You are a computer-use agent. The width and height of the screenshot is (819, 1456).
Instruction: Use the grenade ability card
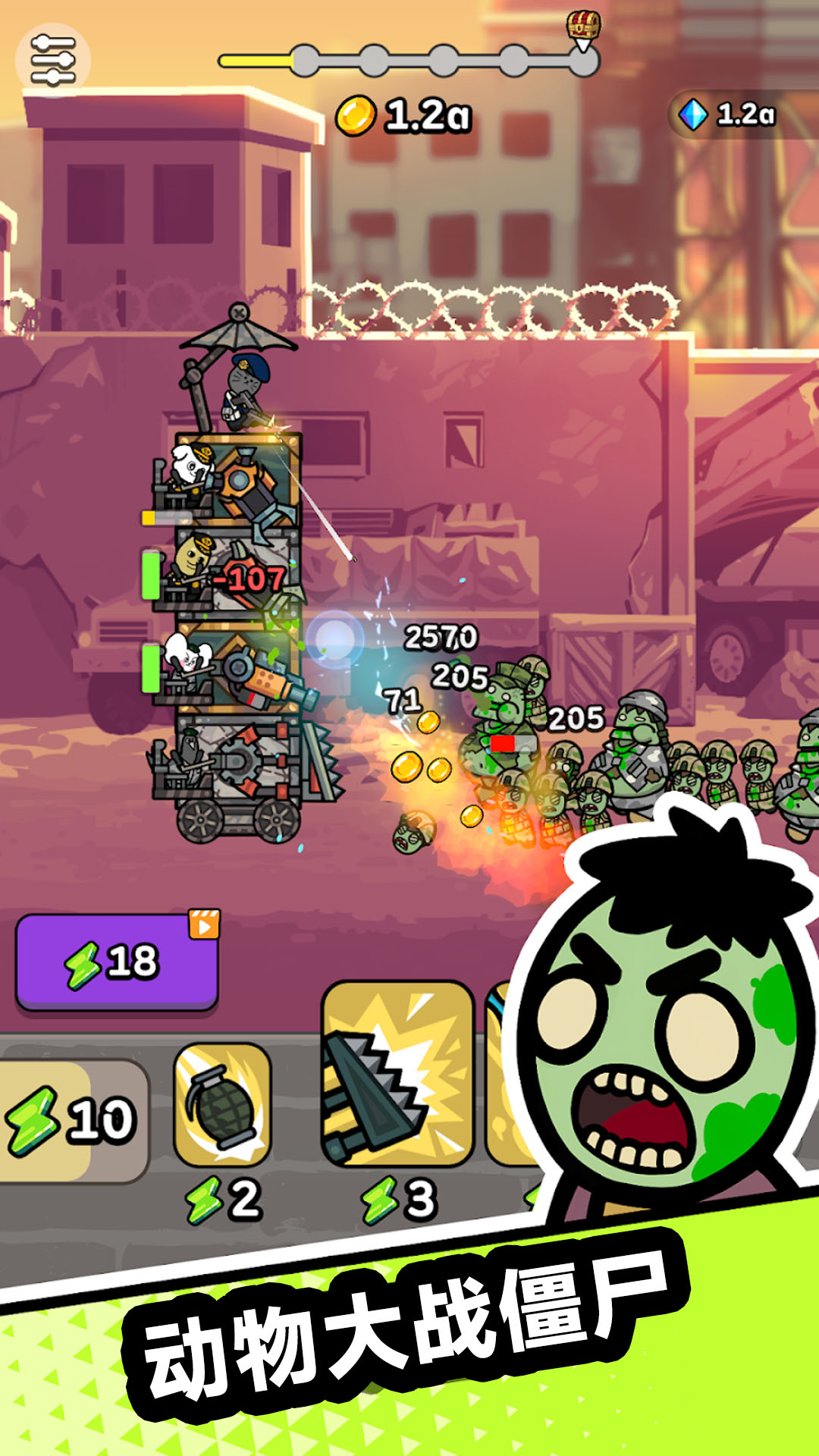[222, 1105]
